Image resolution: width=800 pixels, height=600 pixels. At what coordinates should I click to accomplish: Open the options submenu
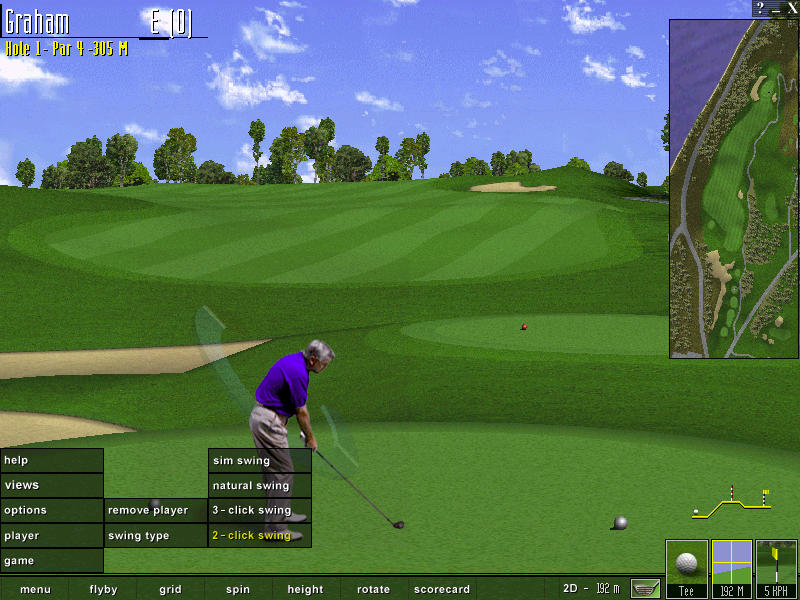coord(51,510)
